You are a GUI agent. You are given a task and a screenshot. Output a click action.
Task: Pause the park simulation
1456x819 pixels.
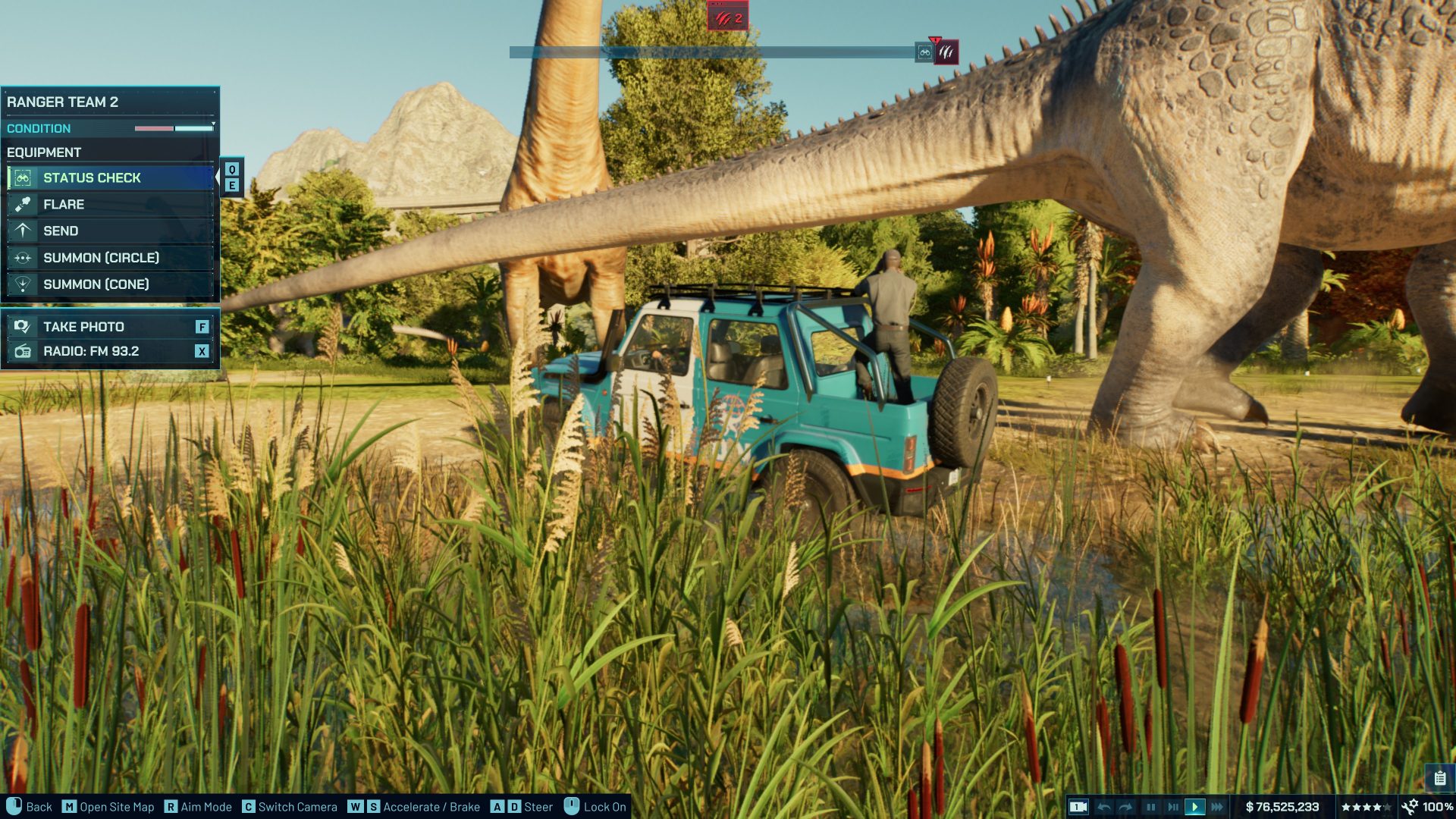(x=1151, y=806)
